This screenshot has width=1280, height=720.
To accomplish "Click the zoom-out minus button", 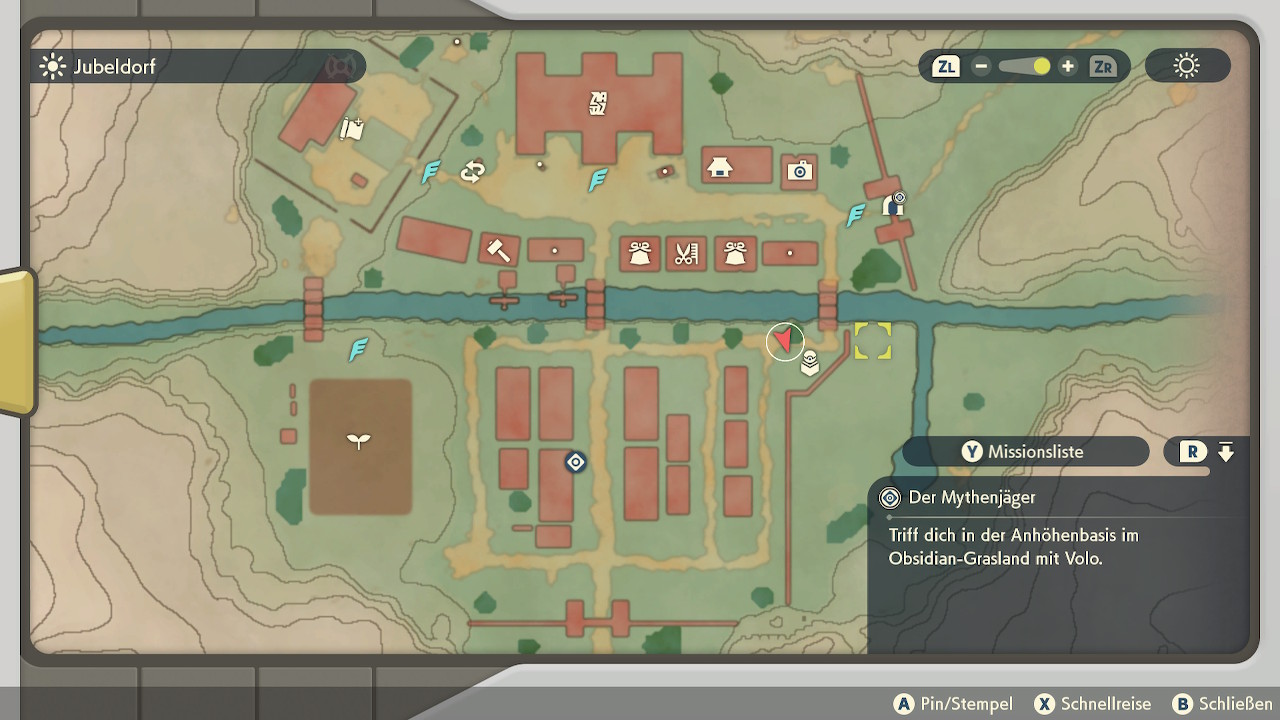I will [981, 67].
